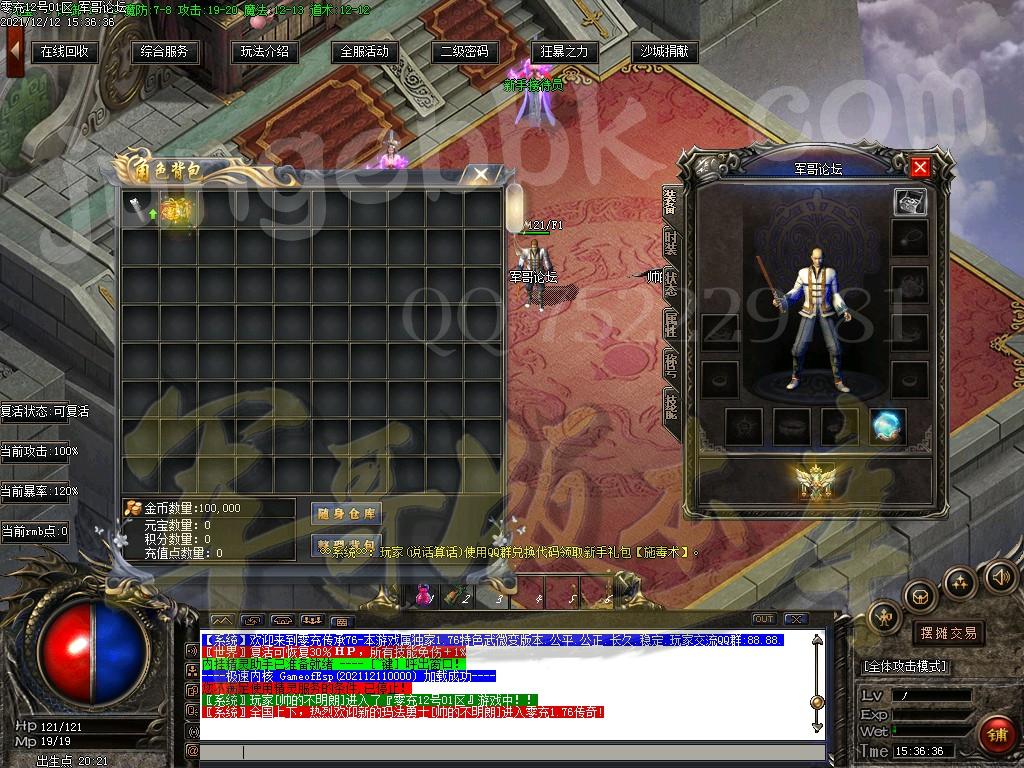1024x768 pixels.
Task: Open the 全服活动 events
Action: [365, 52]
